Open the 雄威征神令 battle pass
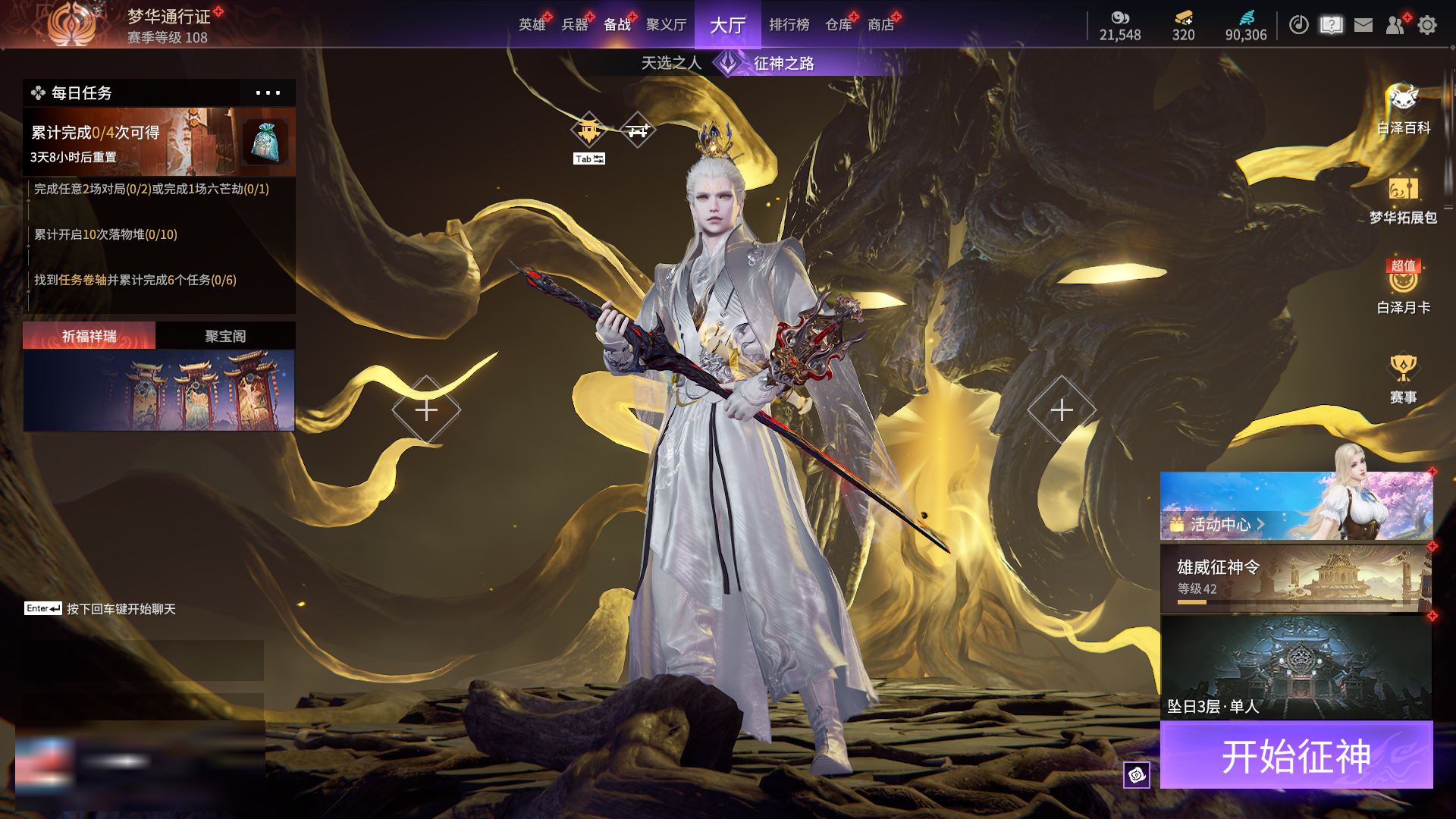The width and height of the screenshot is (1456, 819). [x=1296, y=578]
